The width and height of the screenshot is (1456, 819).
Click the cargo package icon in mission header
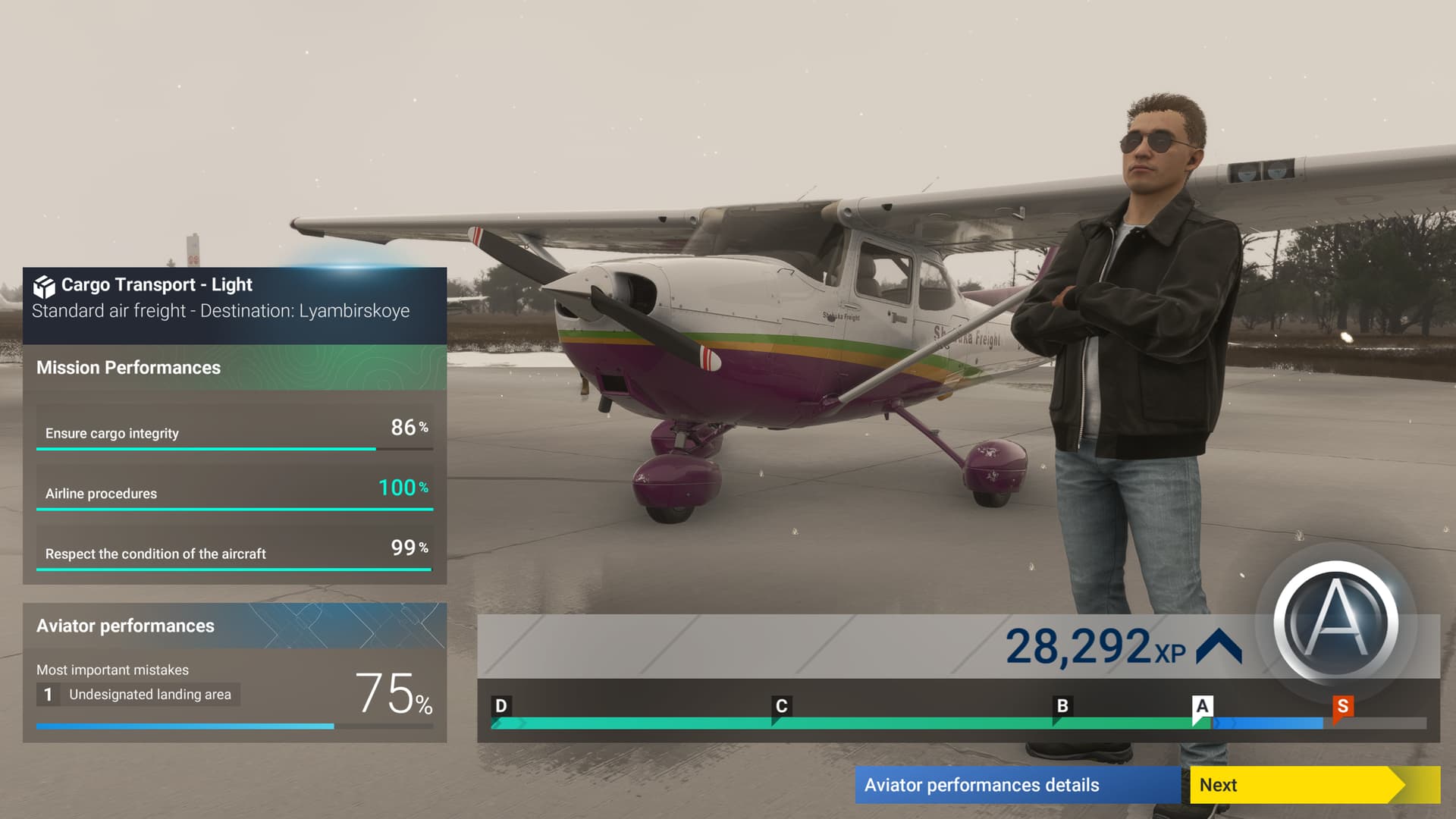(x=44, y=286)
